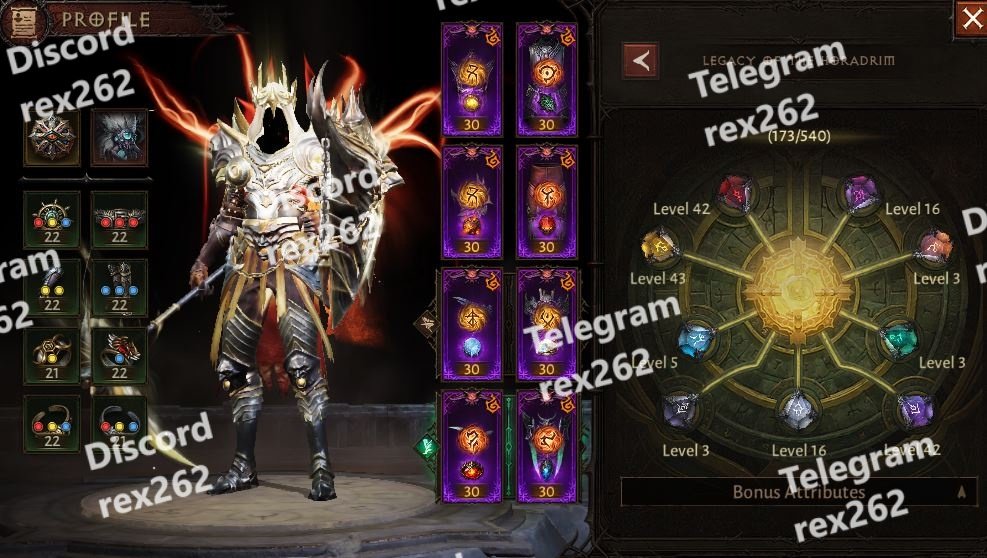Select the teal green Level 3 vessel

pyautogui.click(x=897, y=340)
